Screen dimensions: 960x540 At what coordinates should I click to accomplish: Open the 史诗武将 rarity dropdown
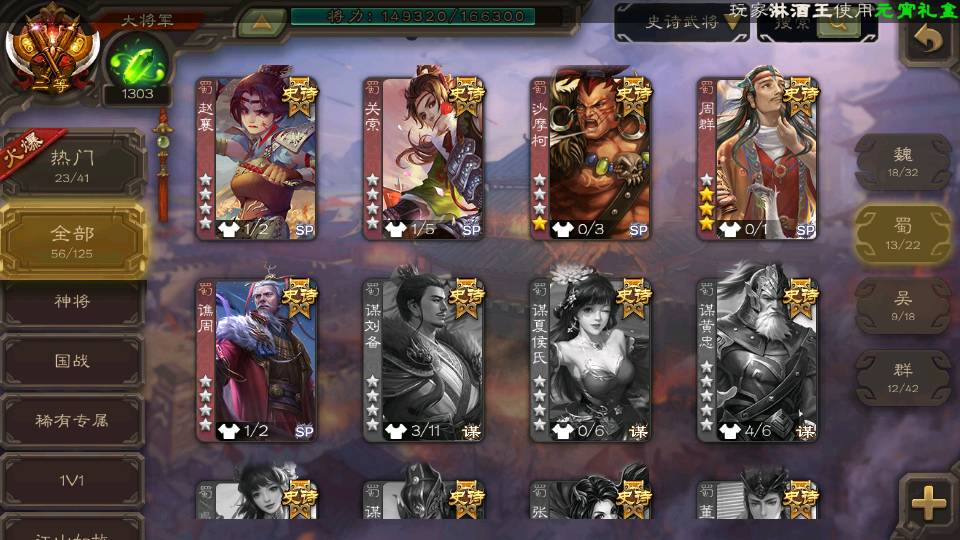point(682,22)
